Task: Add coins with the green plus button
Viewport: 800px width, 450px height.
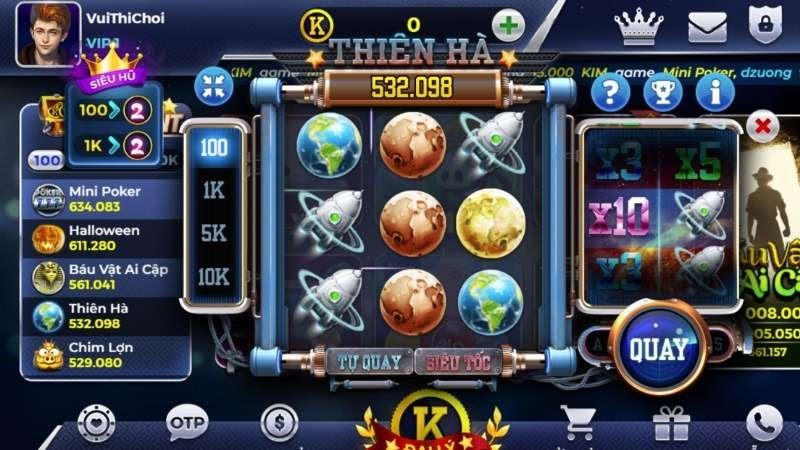Action: point(510,25)
